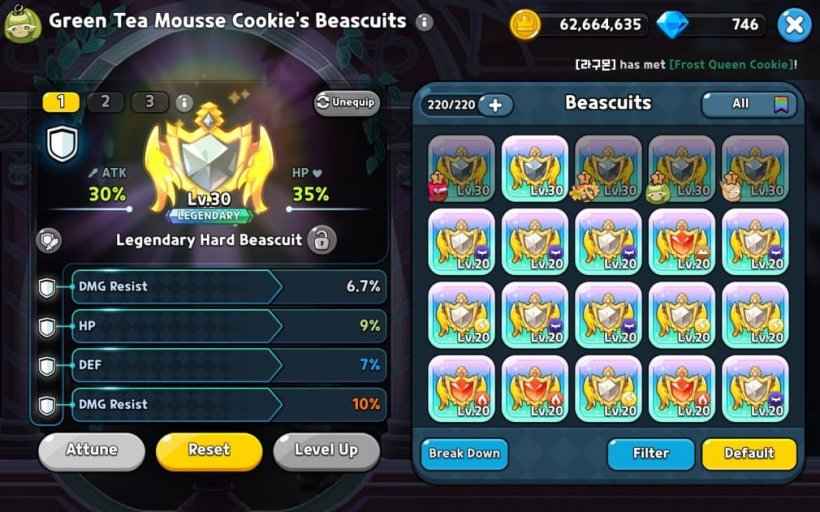
Task: Show info beside the preset tabs
Action: [x=183, y=103]
